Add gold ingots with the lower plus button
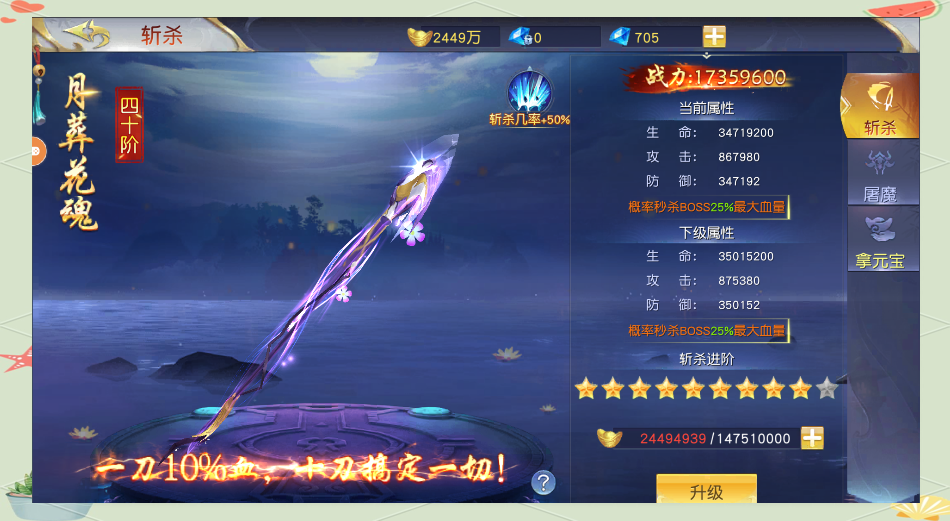The height and width of the screenshot is (521, 950). coord(812,438)
